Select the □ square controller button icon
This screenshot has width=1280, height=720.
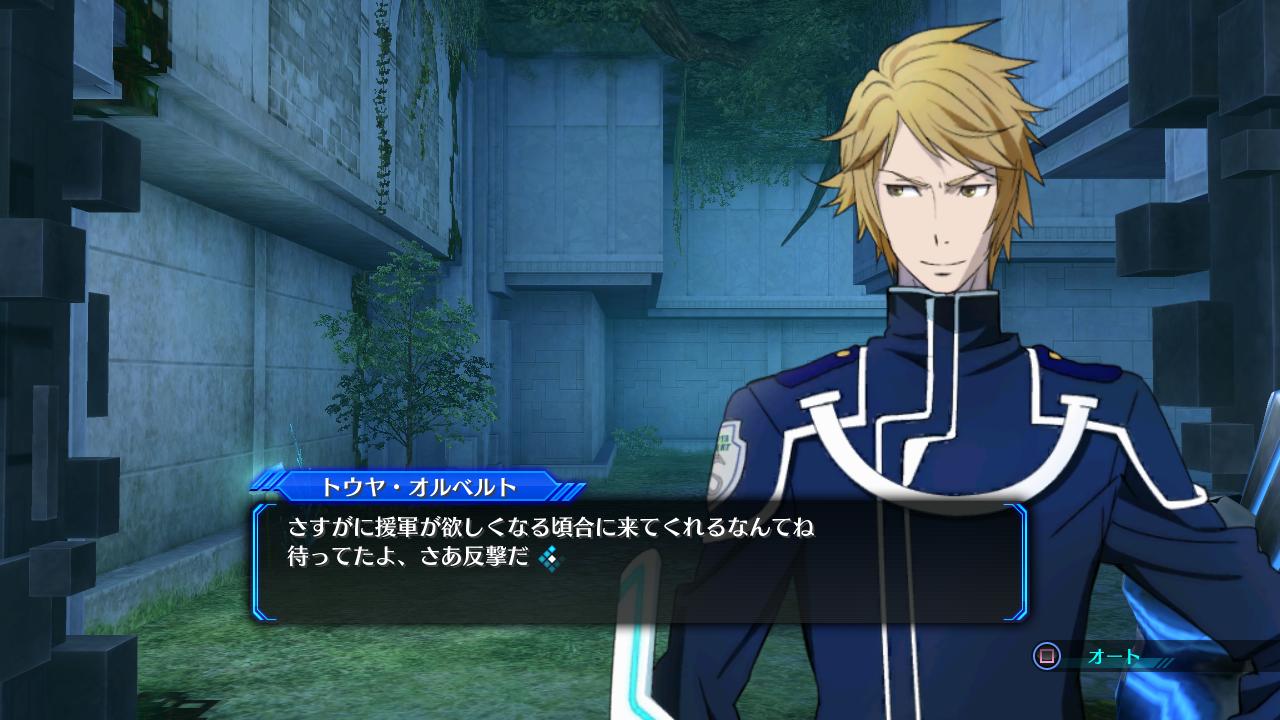pyautogui.click(x=1047, y=656)
